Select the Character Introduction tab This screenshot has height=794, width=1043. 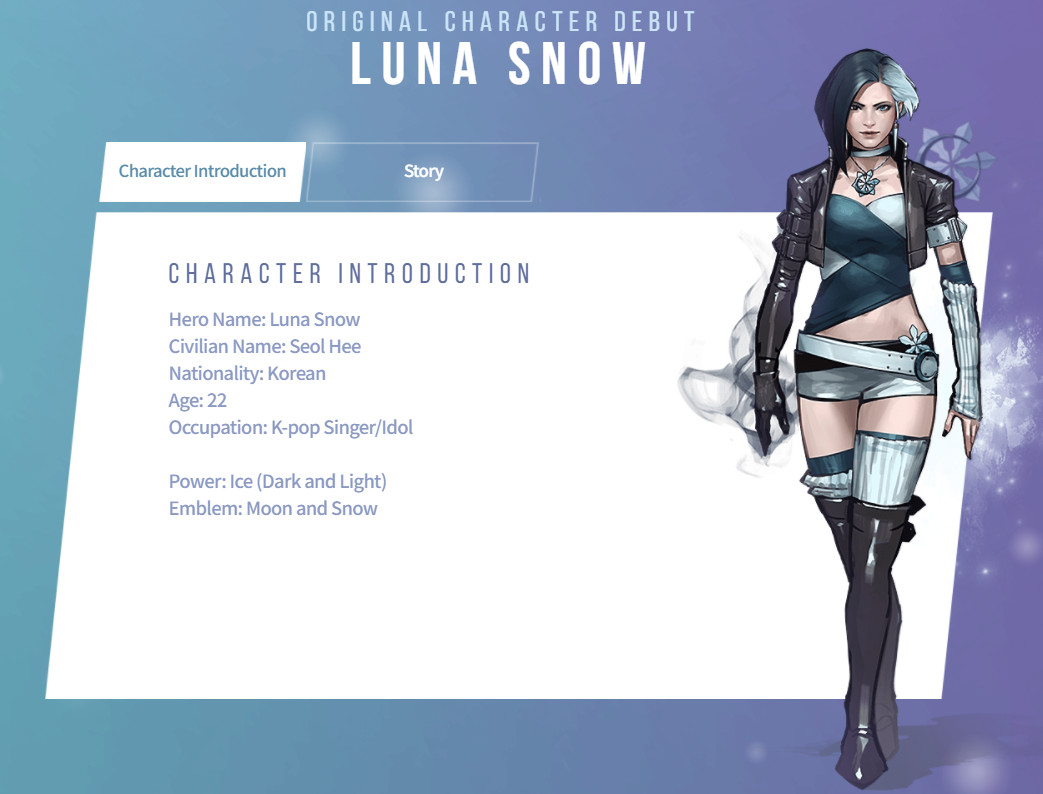[x=202, y=172]
